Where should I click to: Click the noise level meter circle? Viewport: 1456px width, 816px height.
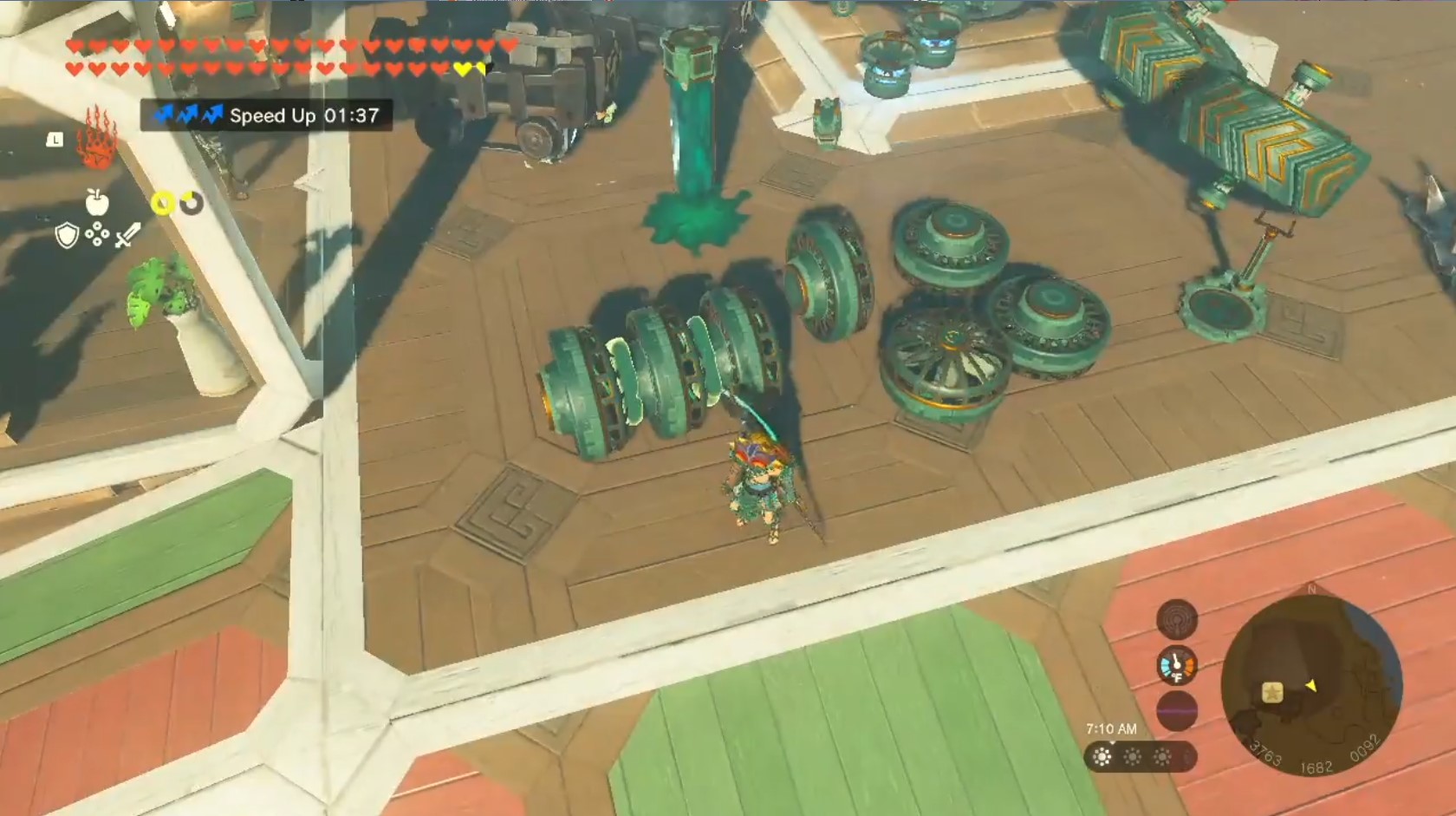(x=1177, y=710)
